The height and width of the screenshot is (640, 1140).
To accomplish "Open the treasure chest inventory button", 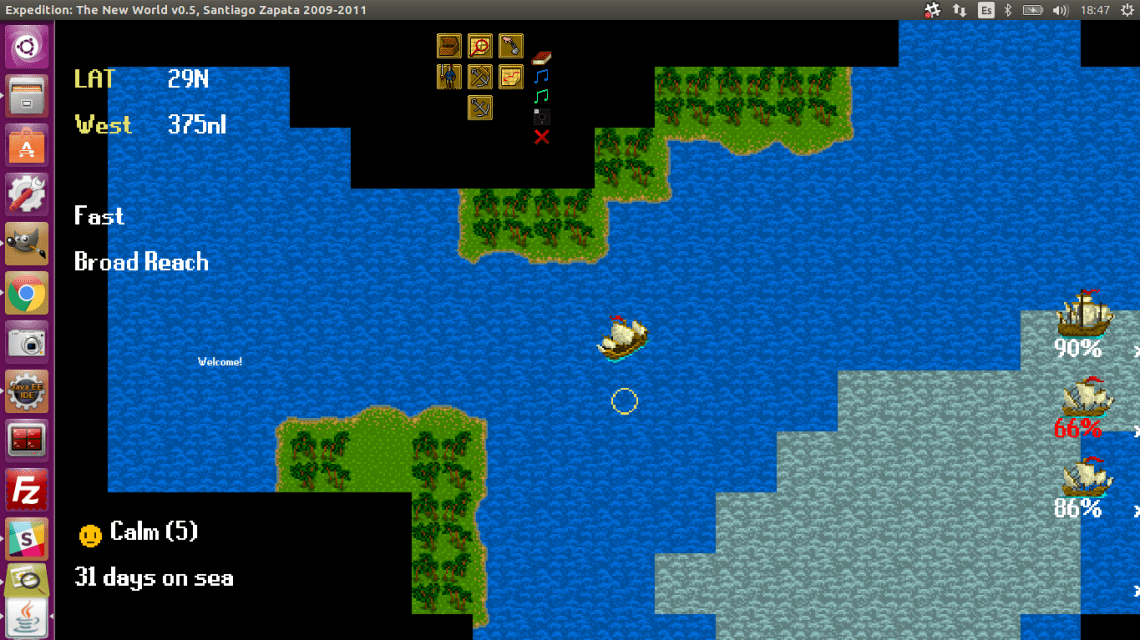I will [449, 46].
